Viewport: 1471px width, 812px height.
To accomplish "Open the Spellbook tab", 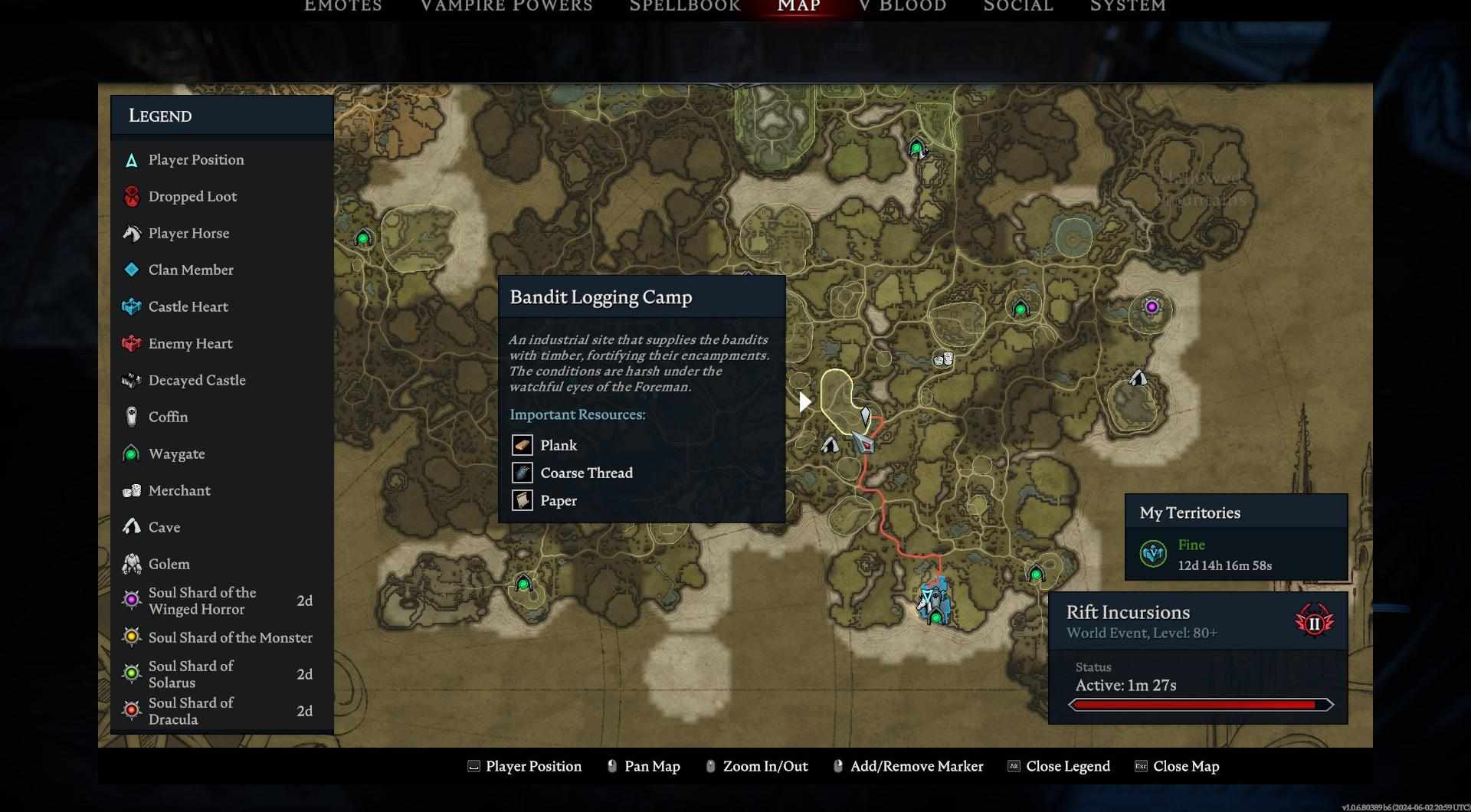I will coord(684,6).
